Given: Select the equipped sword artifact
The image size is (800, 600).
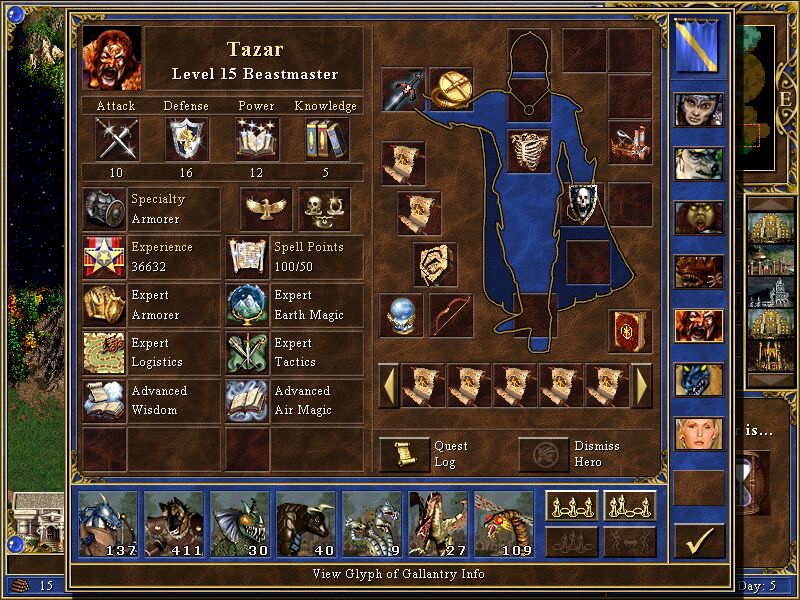Looking at the screenshot, I should [x=403, y=89].
